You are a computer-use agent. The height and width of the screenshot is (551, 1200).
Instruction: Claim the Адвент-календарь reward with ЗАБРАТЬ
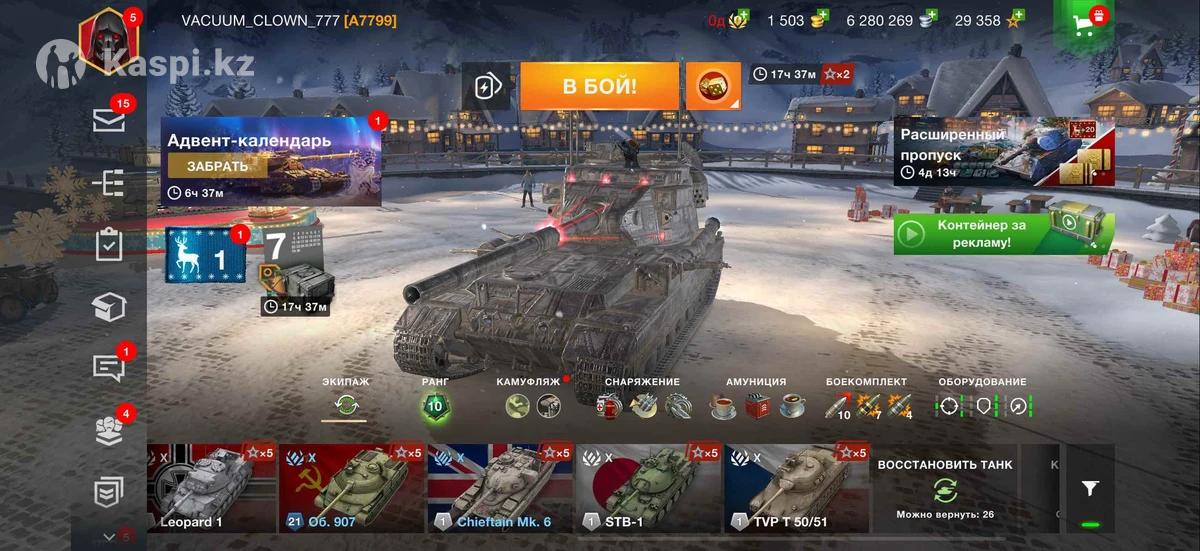[217, 166]
